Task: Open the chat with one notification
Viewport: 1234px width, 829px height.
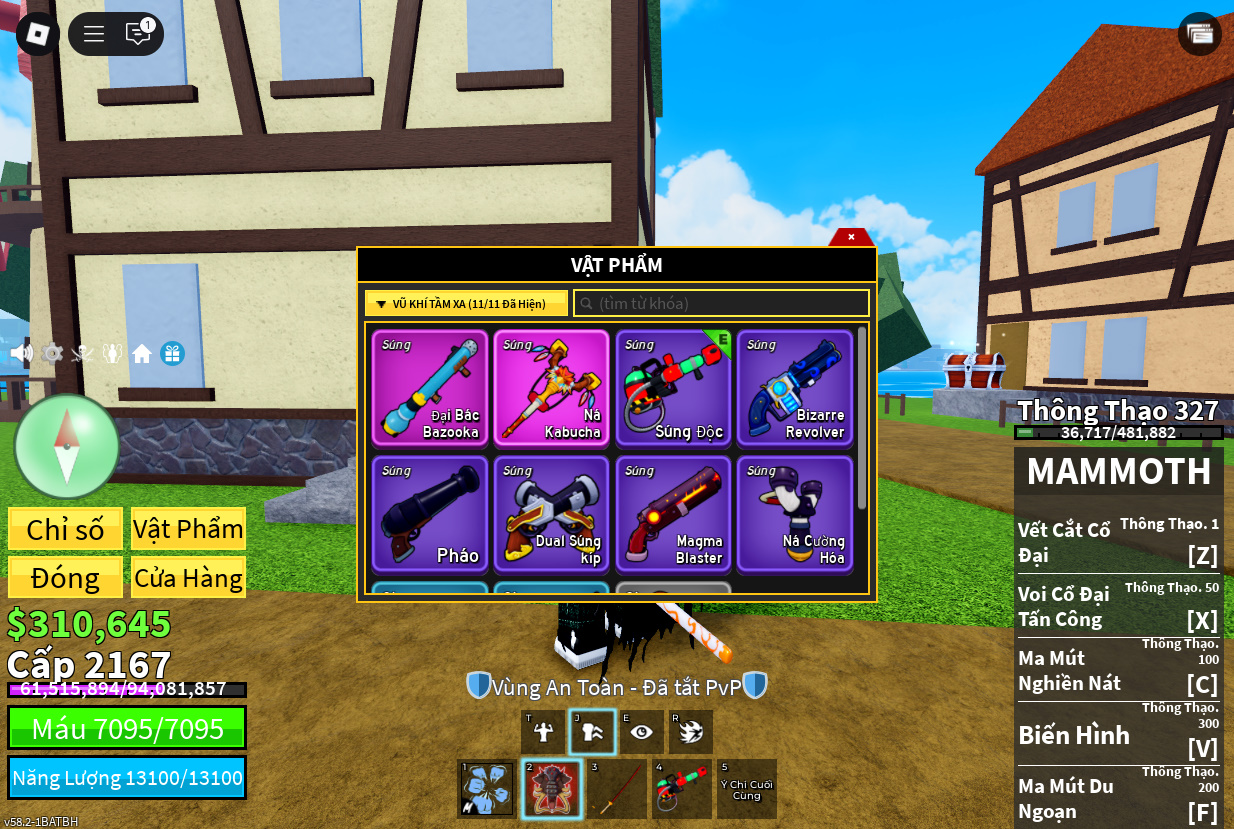Action: coord(138,34)
